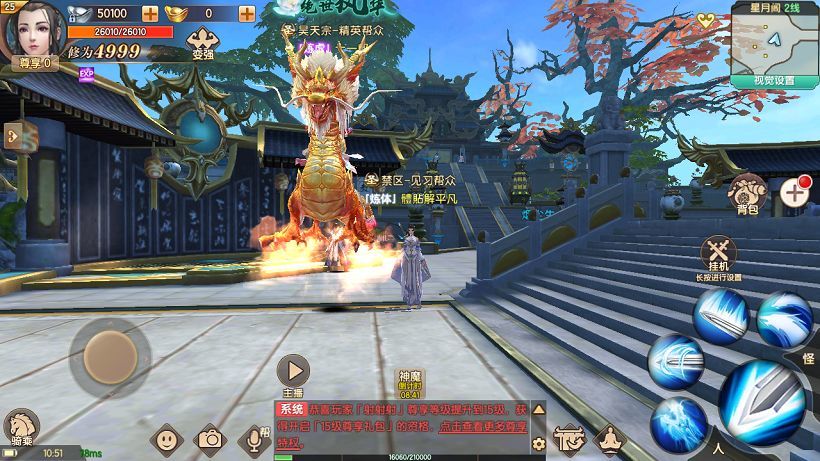Open the 尊享 privilege badge
Screen dimensions: 820x461
point(34,64)
